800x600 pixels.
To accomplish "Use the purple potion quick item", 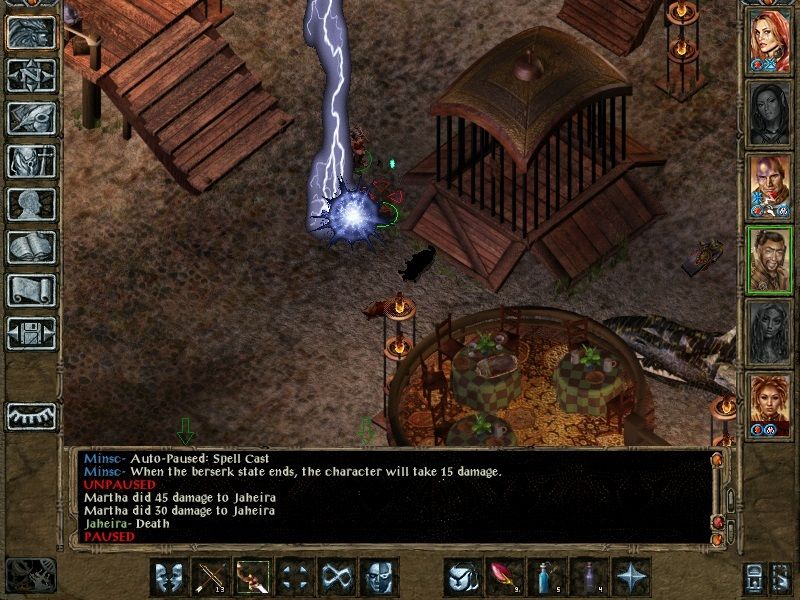I will tap(590, 577).
